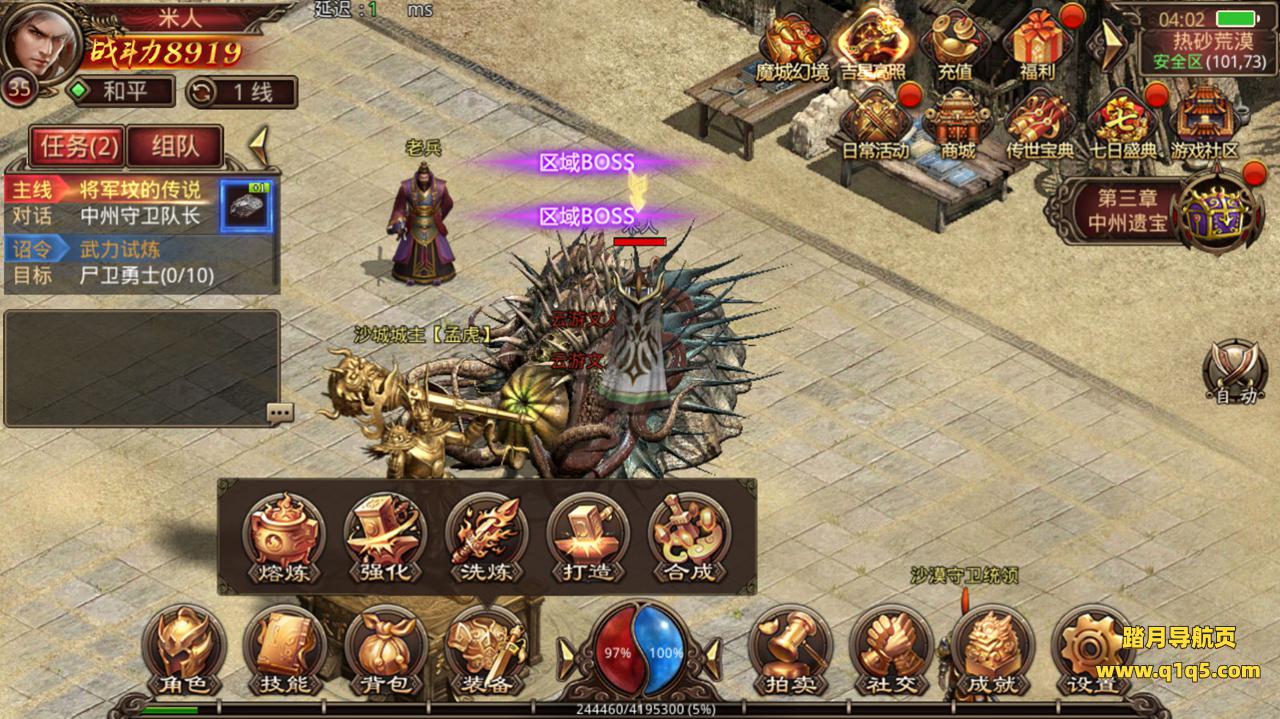
Task: Click the 和平 attack mode button
Action: (x=121, y=92)
